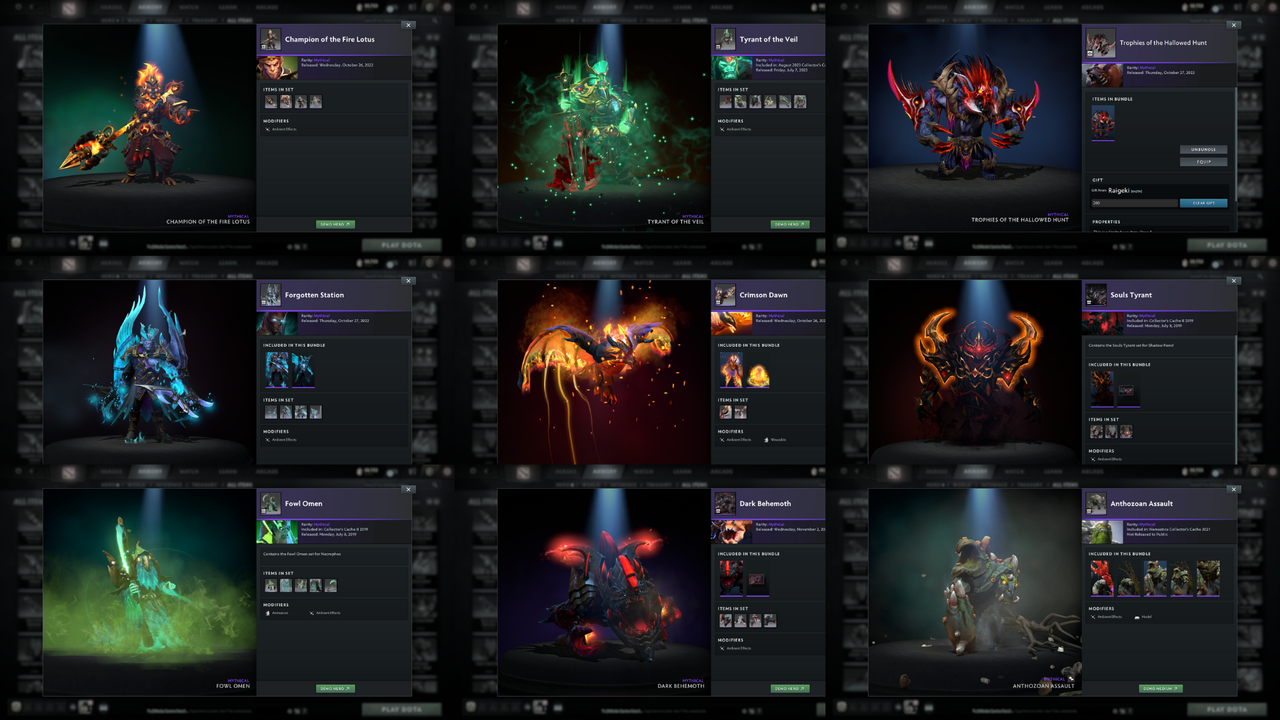Toggle the Animation modifier in Fowl Omen panel
The image size is (1280, 720).
(x=280, y=613)
